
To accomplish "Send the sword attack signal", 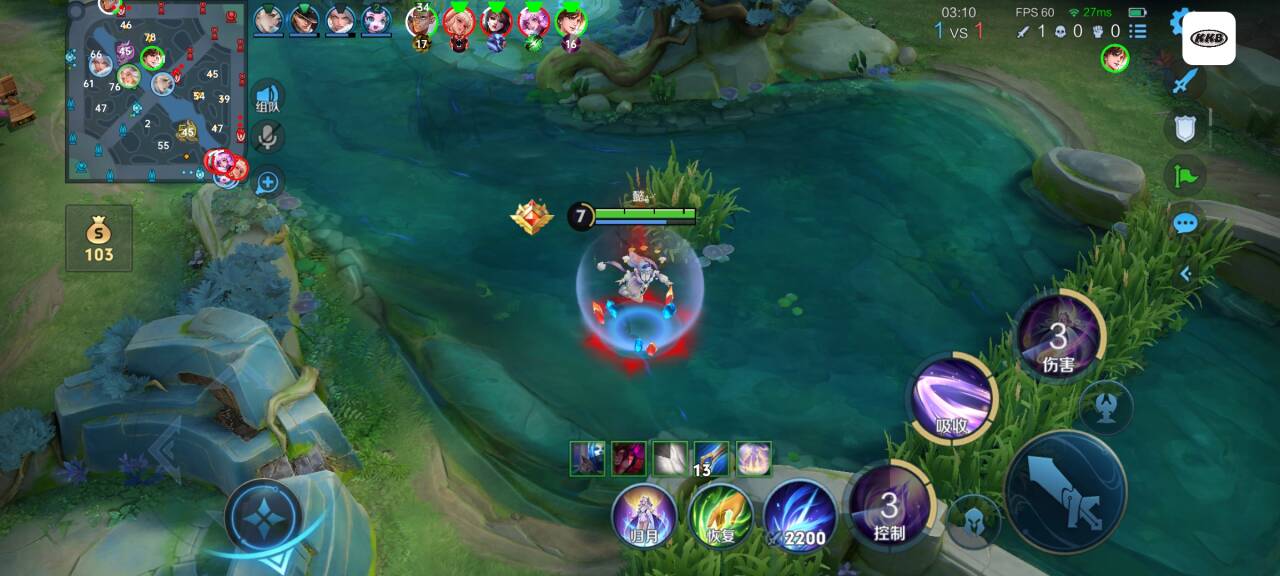I will [1185, 82].
